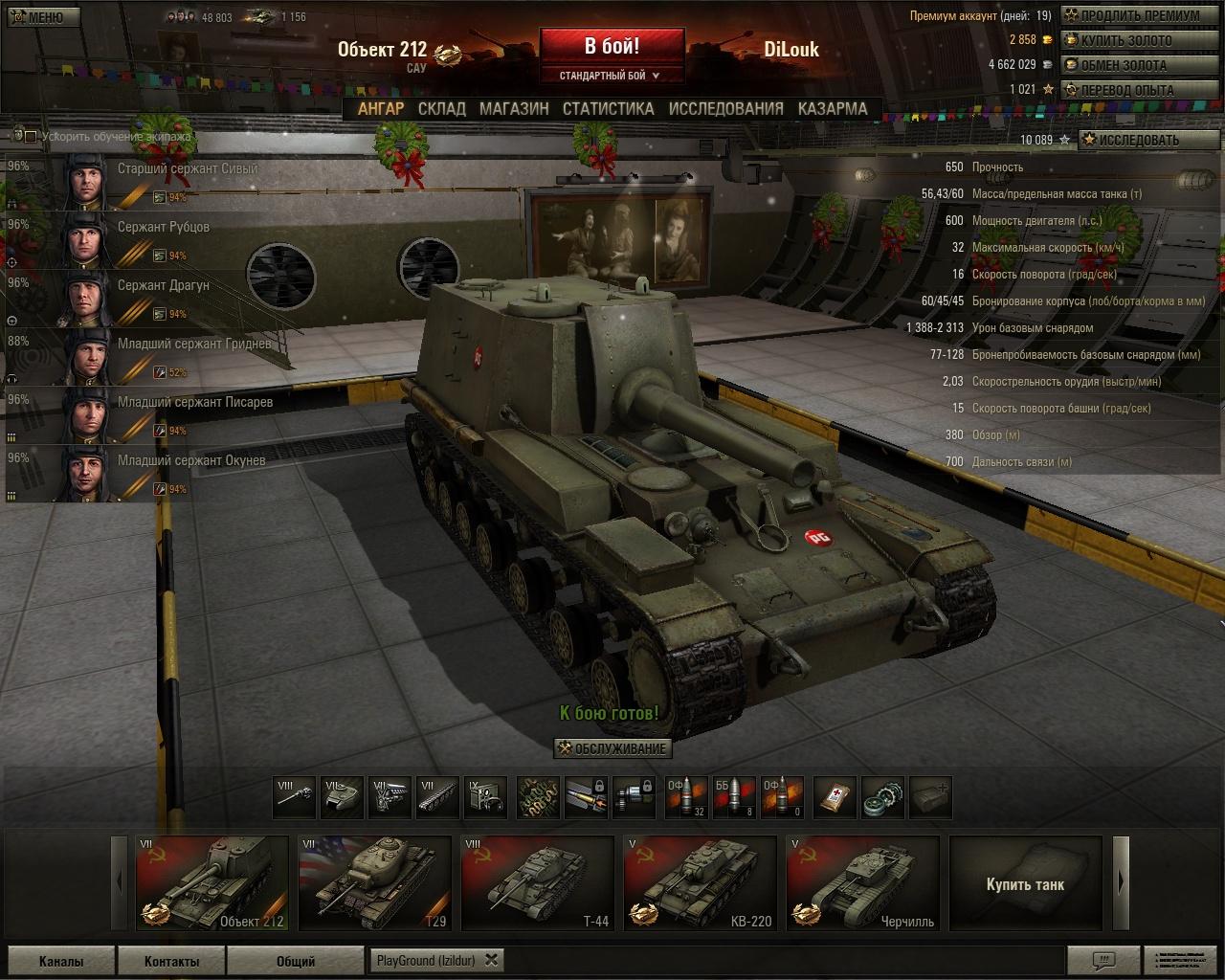Image resolution: width=1225 pixels, height=980 pixels.
Task: Open the Стандартный бой battle type dropdown
Action: click(x=612, y=76)
